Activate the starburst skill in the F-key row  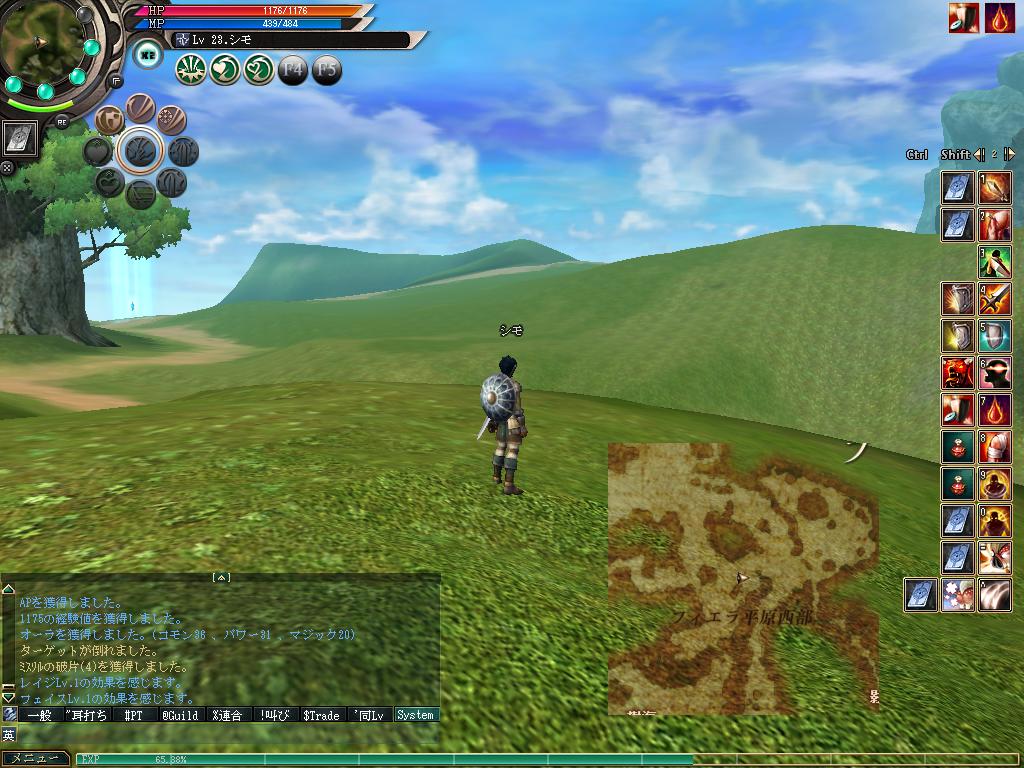point(190,70)
